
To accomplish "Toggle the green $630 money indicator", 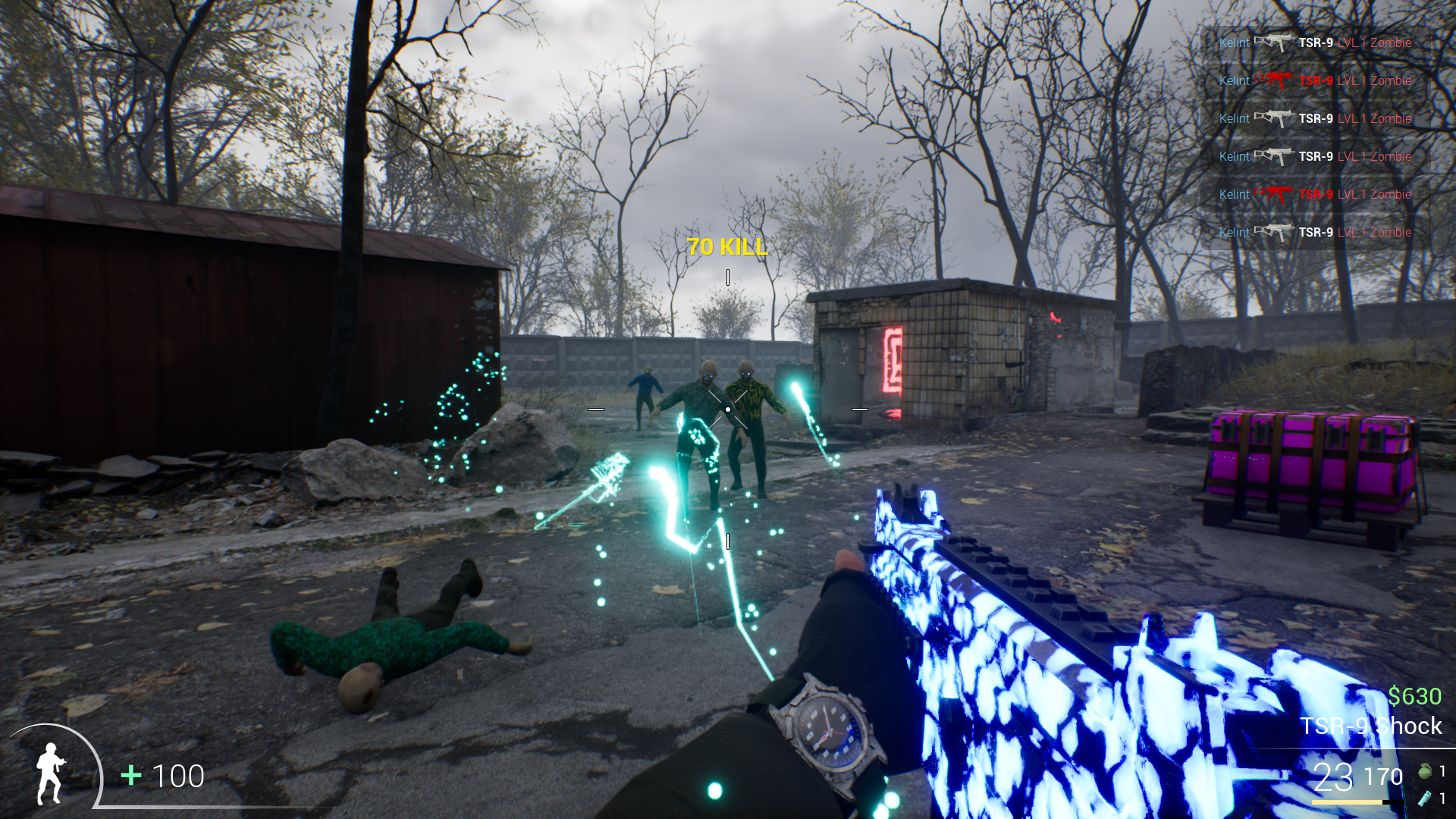I will point(1414,694).
